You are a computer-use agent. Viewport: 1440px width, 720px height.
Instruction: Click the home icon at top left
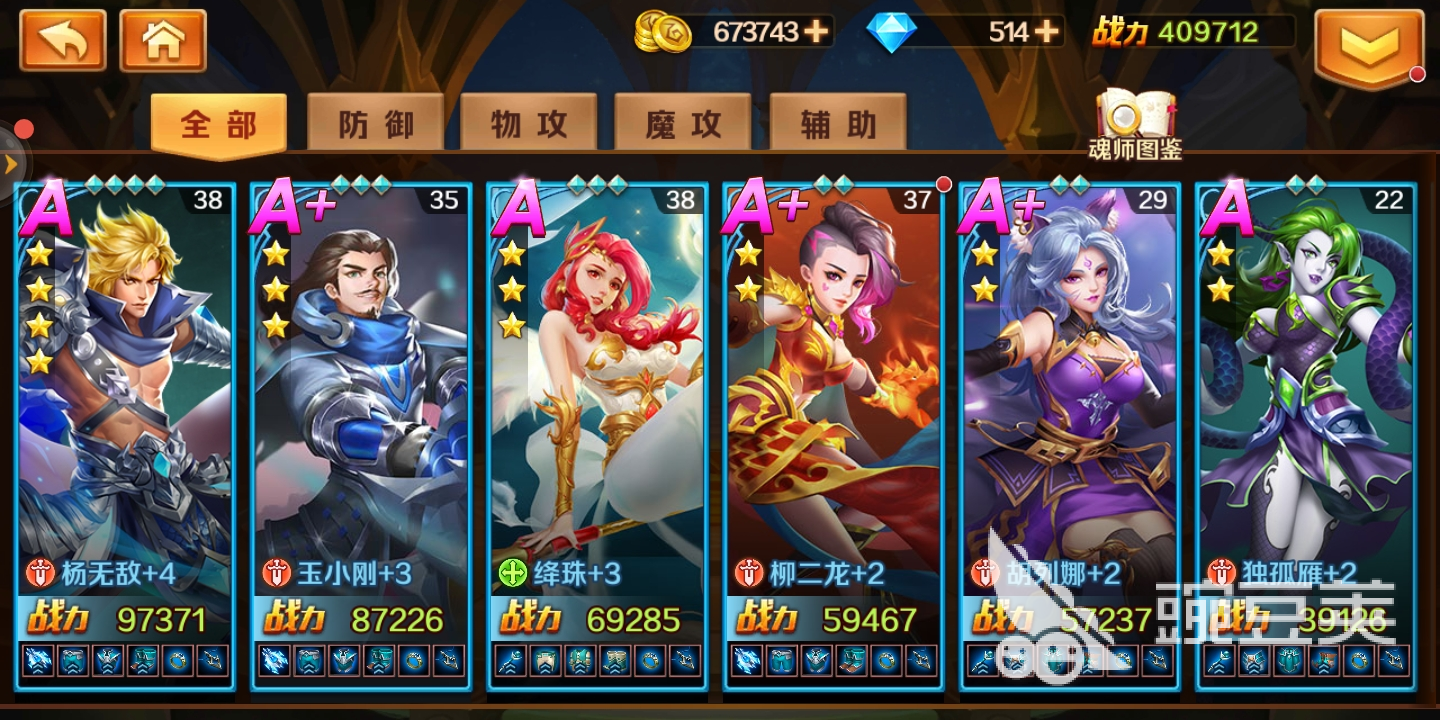[x=163, y=40]
